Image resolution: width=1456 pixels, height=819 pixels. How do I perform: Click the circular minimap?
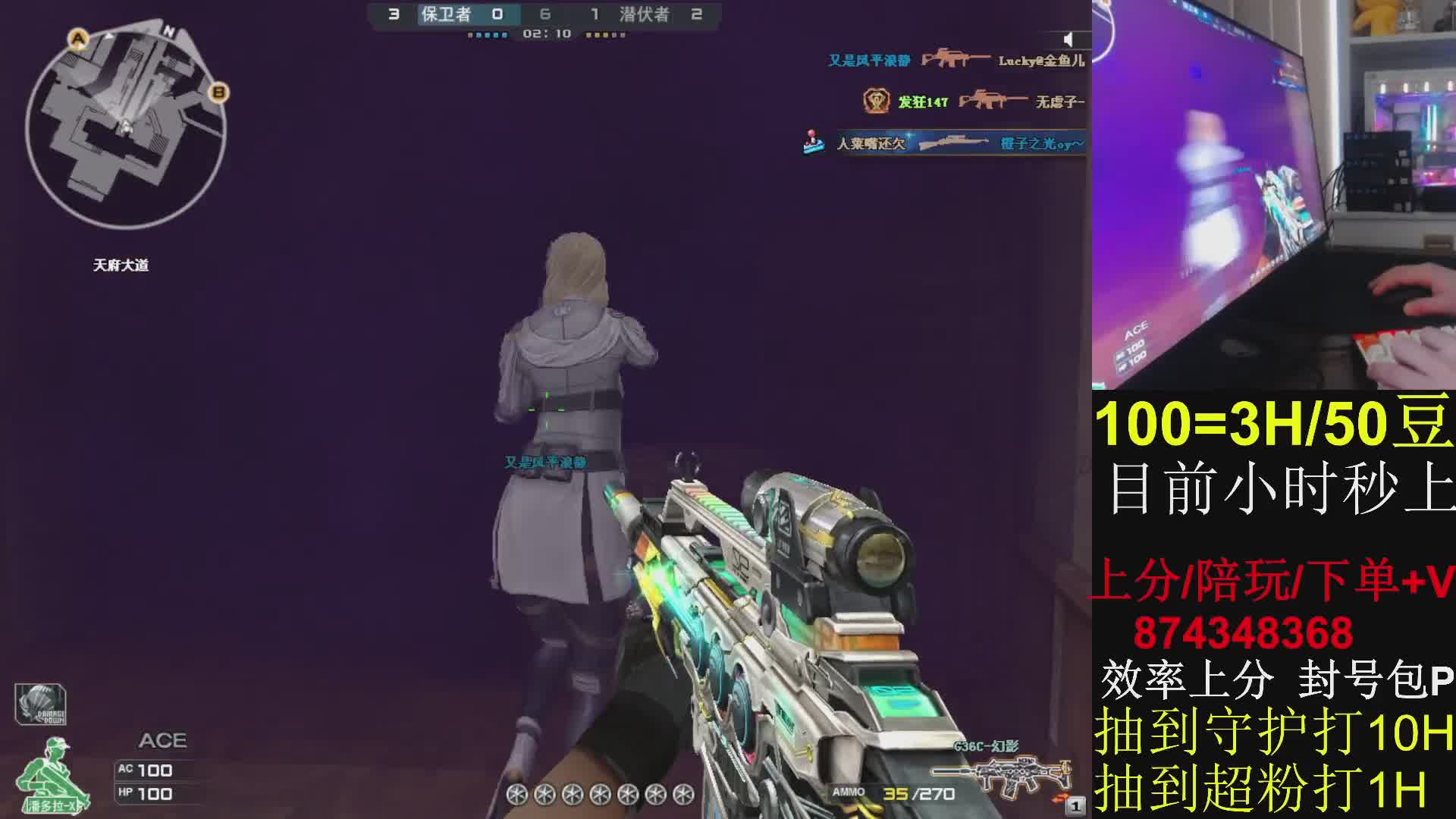(126, 127)
